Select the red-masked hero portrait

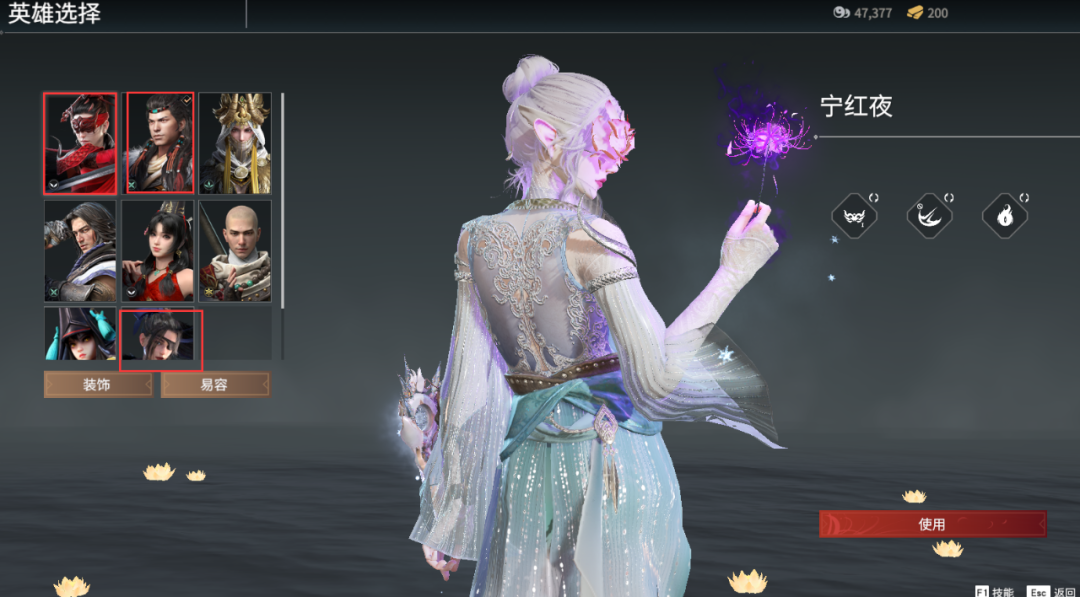click(x=80, y=143)
